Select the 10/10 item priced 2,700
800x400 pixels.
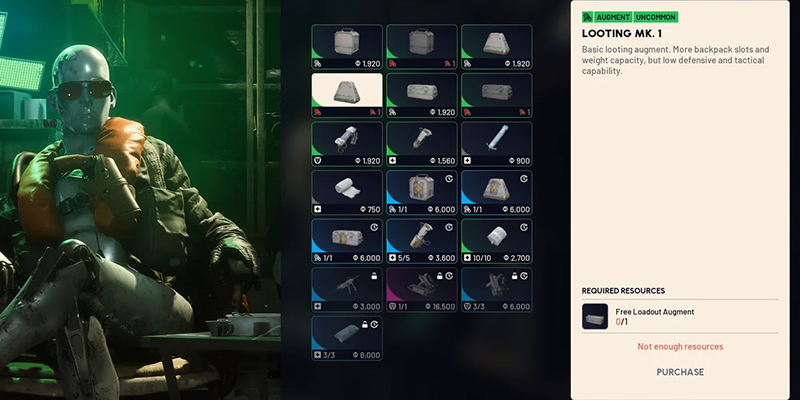coord(496,239)
